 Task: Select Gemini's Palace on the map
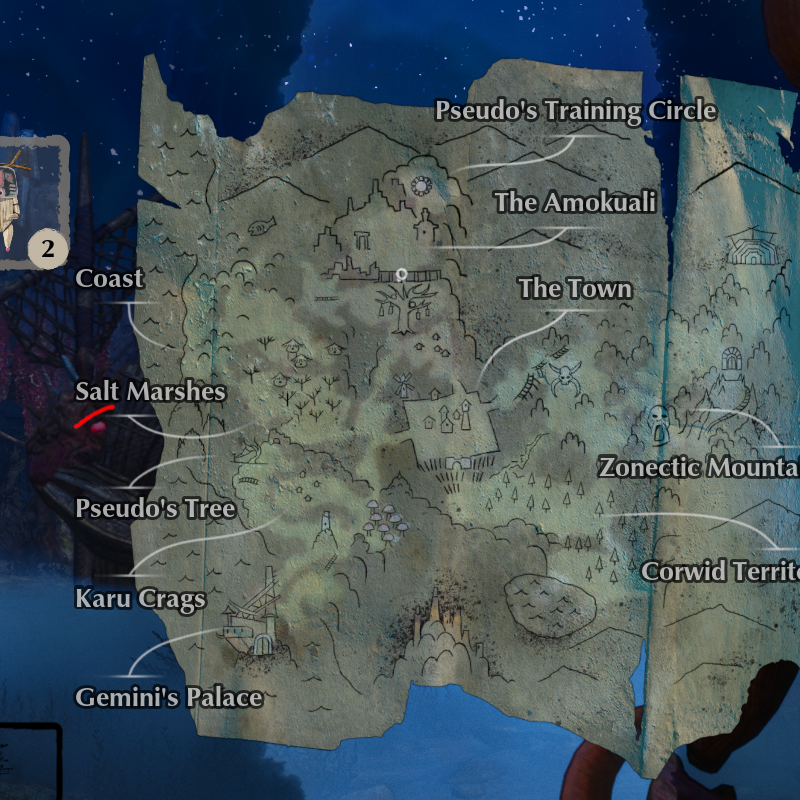pos(168,697)
